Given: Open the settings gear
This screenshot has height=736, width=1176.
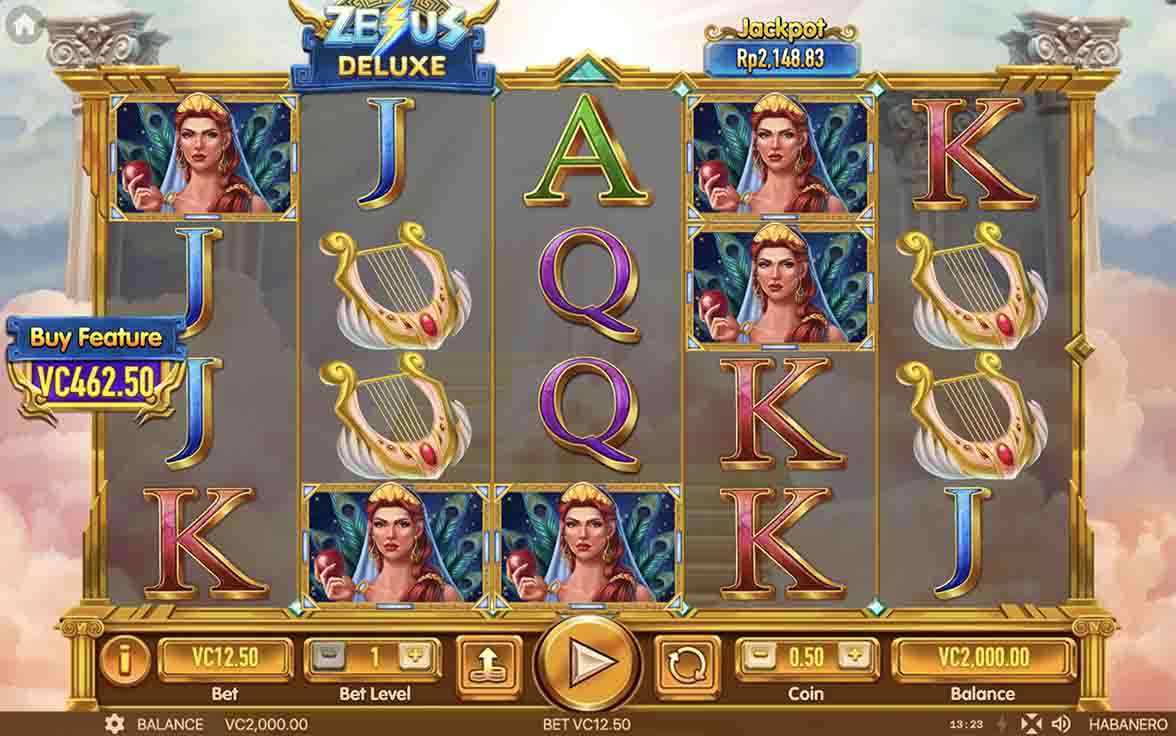Looking at the screenshot, I should point(115,724).
